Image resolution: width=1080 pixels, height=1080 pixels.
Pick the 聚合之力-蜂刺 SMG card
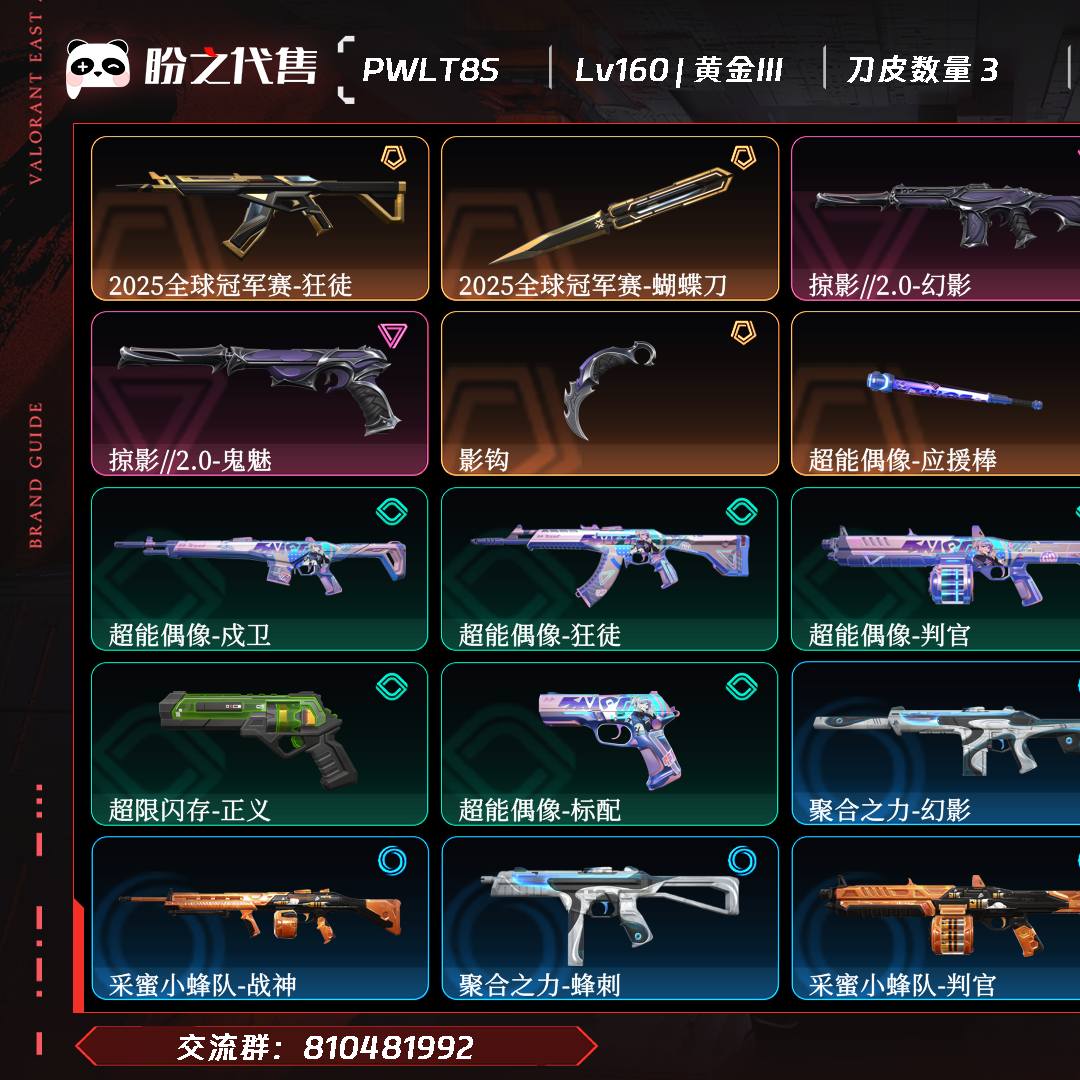tap(610, 918)
